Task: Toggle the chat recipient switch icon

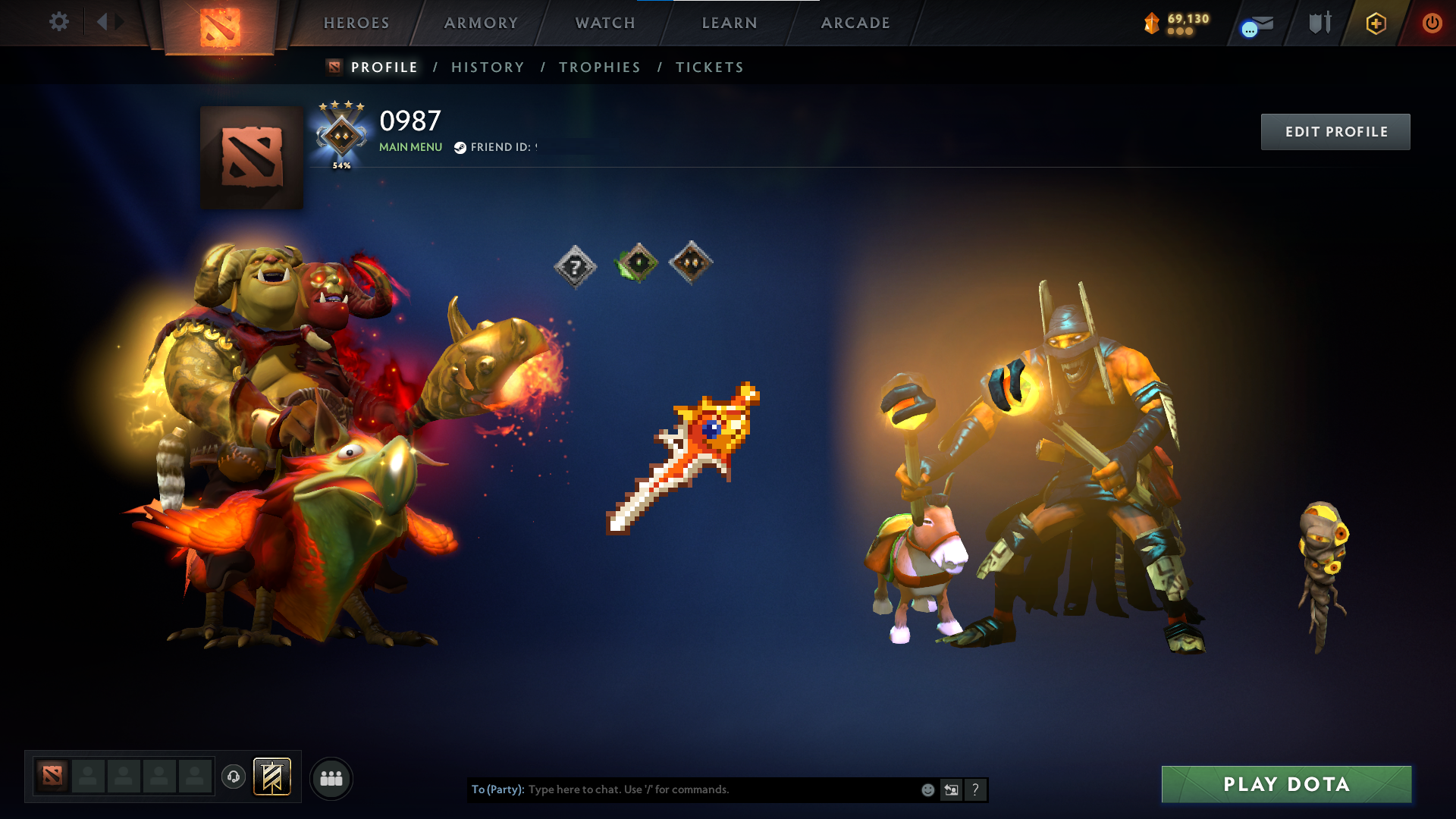Action: click(951, 789)
